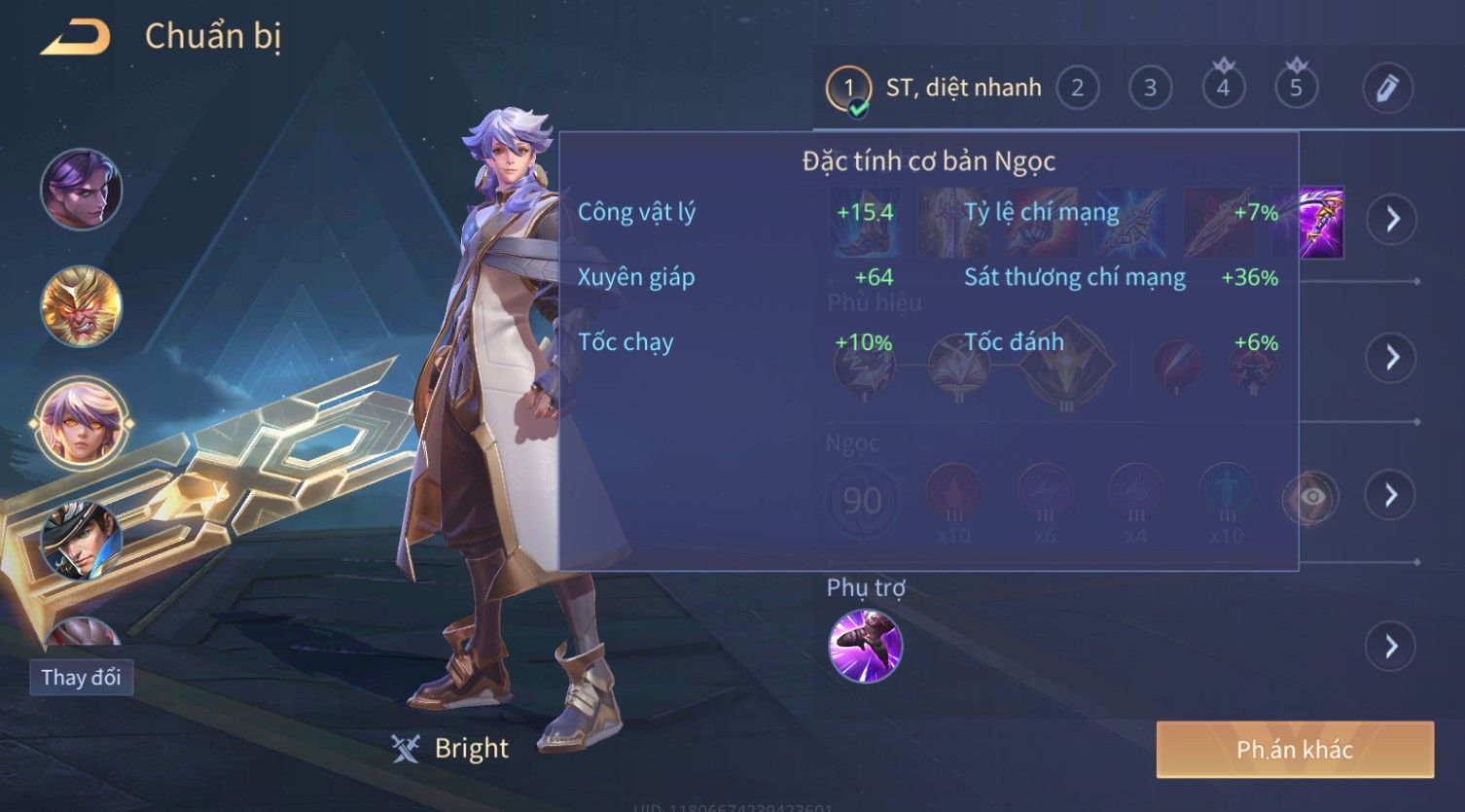Open the Ngọc rune page arrow
Viewport: 1465px width, 812px height.
click(x=1392, y=496)
